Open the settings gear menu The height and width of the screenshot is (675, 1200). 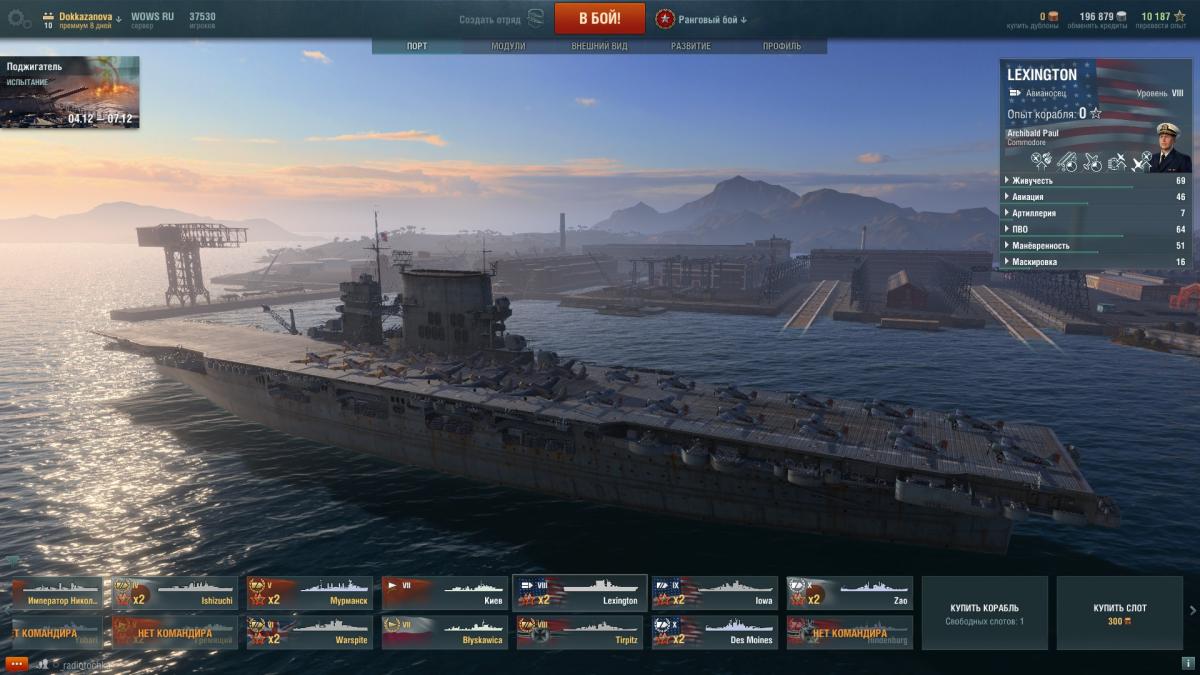coord(18,18)
